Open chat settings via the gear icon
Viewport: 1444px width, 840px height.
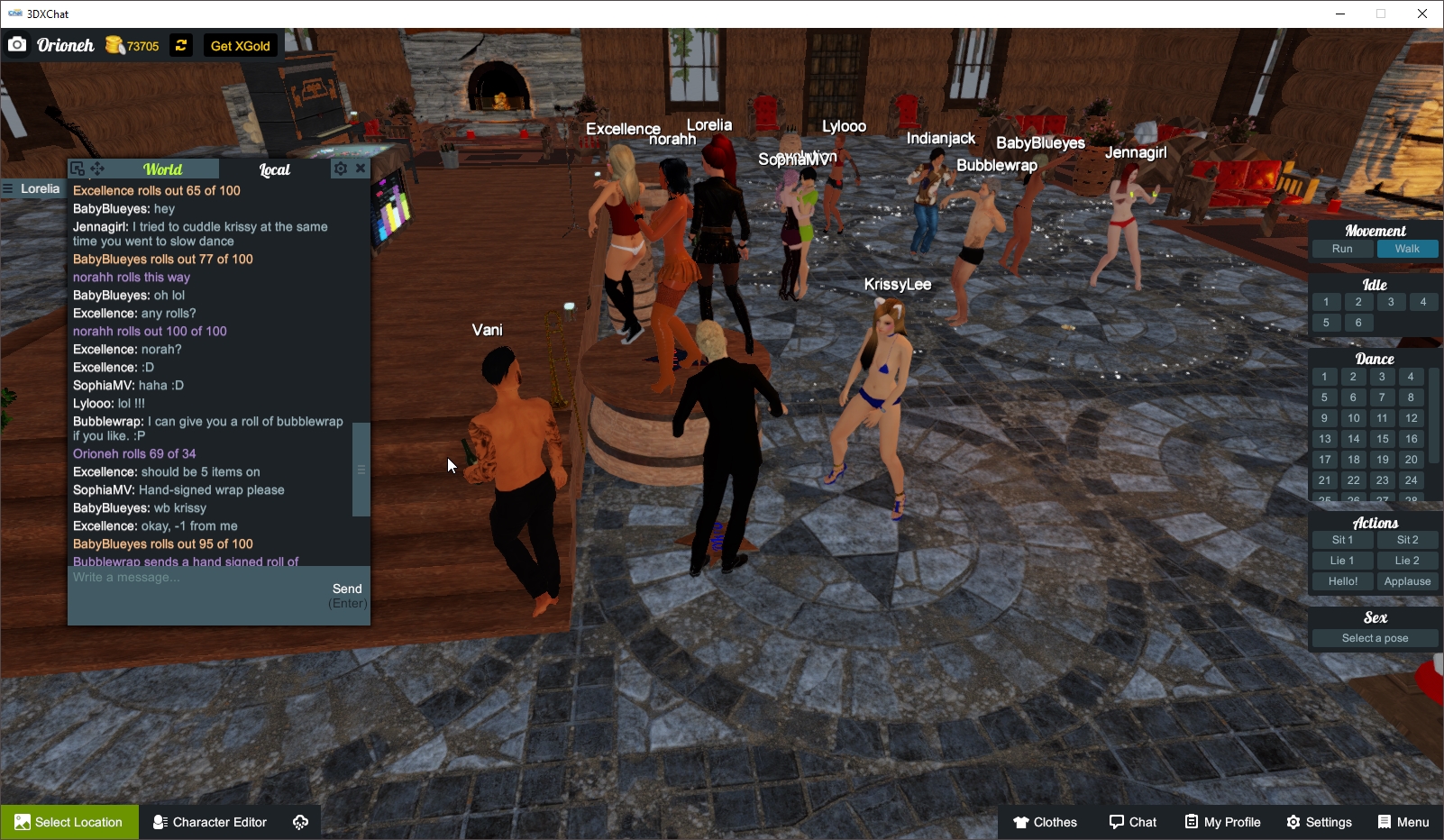click(x=341, y=168)
